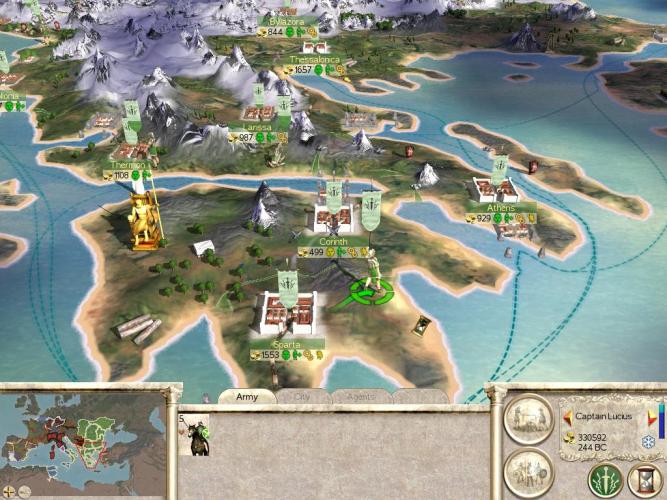The width and height of the screenshot is (667, 500).
Task: Select the Thessalonica settlement label
Action: [x=314, y=60]
